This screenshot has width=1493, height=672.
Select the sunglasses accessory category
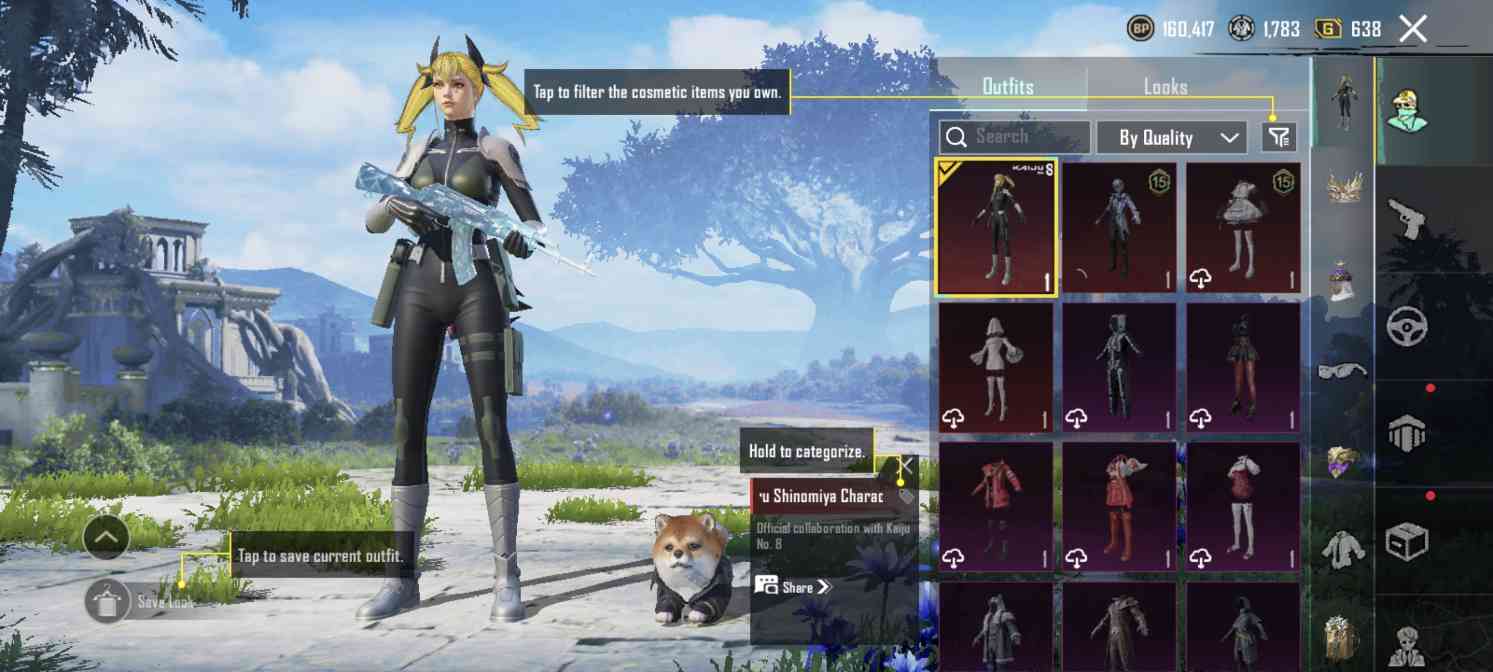click(1342, 371)
